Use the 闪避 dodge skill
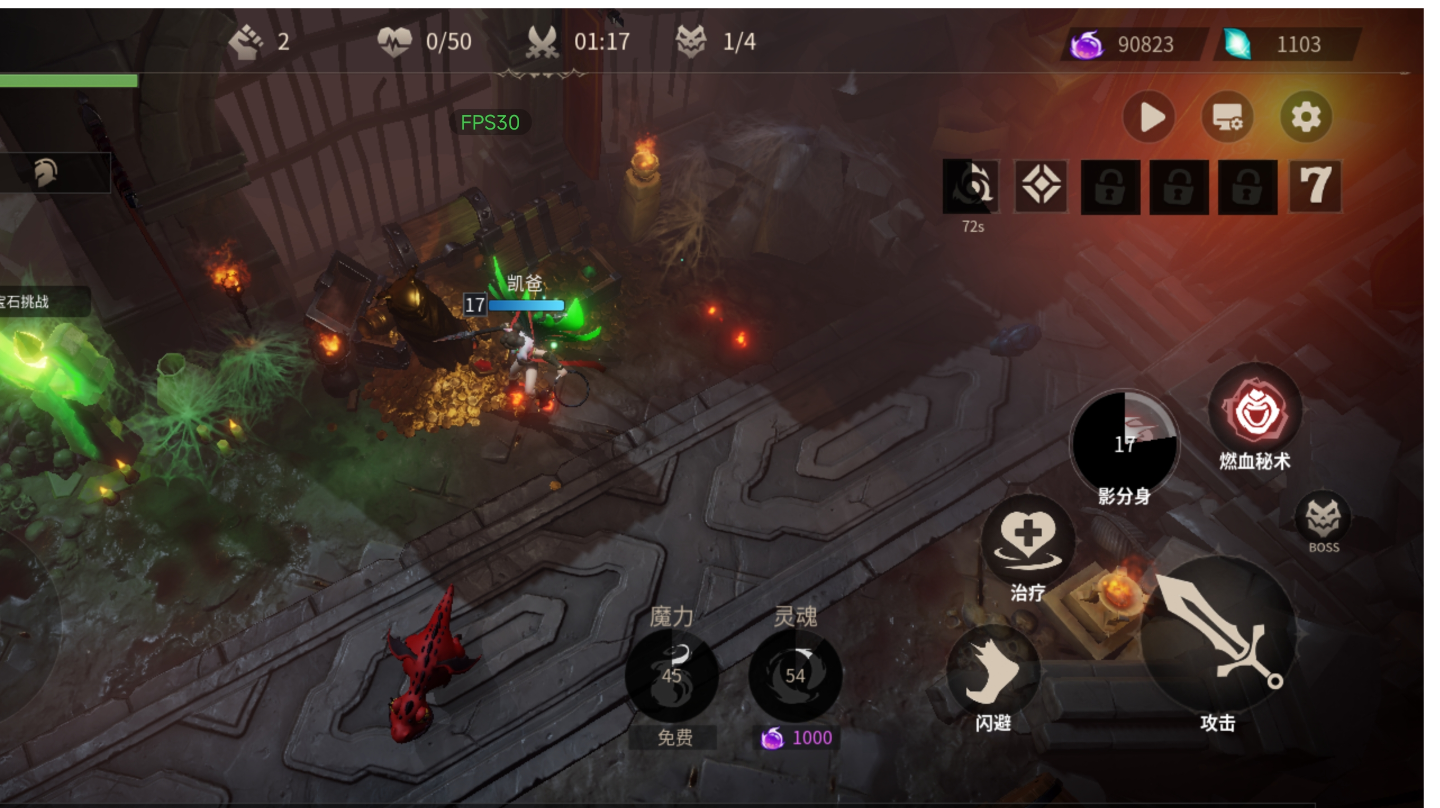1440x808 pixels. tap(993, 671)
